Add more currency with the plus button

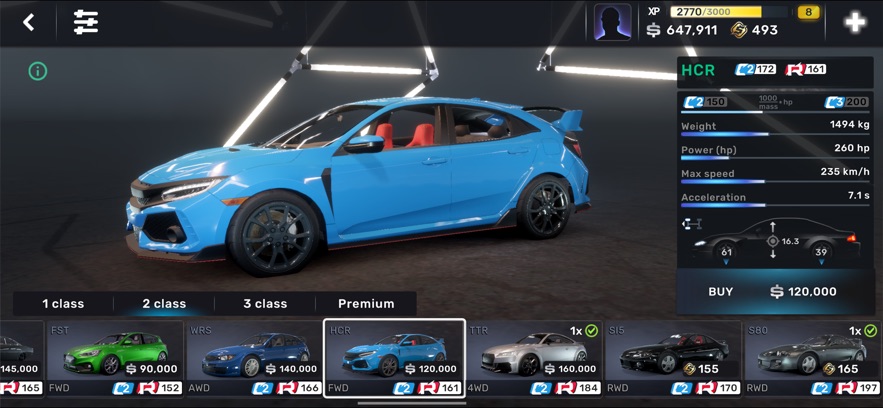tap(854, 22)
